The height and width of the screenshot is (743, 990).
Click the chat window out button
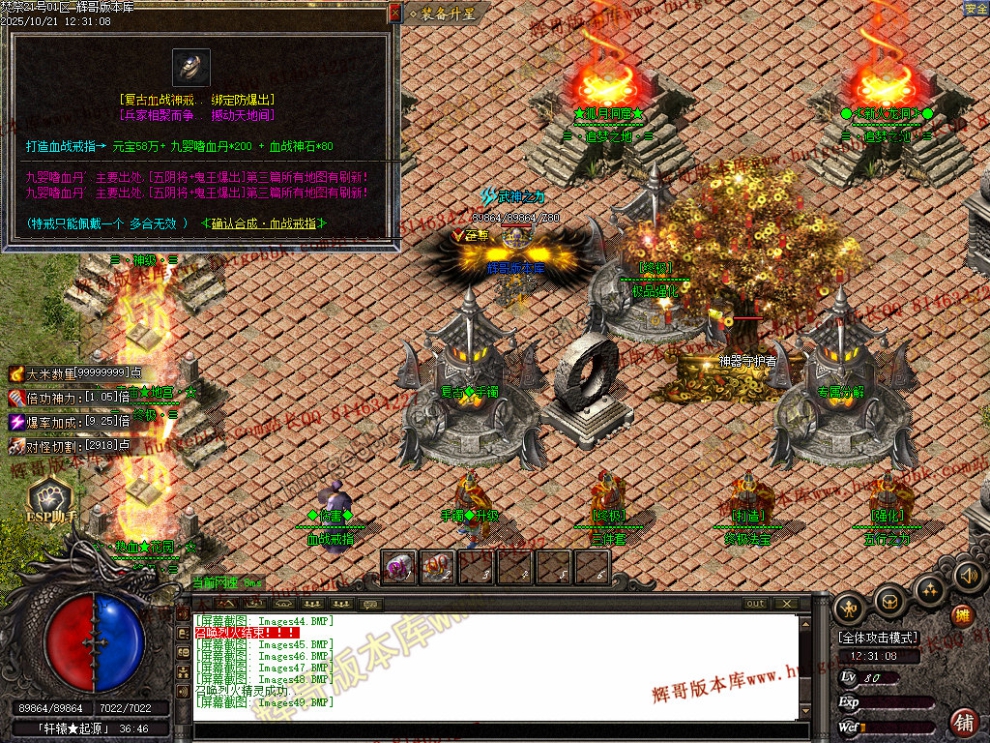tap(756, 604)
